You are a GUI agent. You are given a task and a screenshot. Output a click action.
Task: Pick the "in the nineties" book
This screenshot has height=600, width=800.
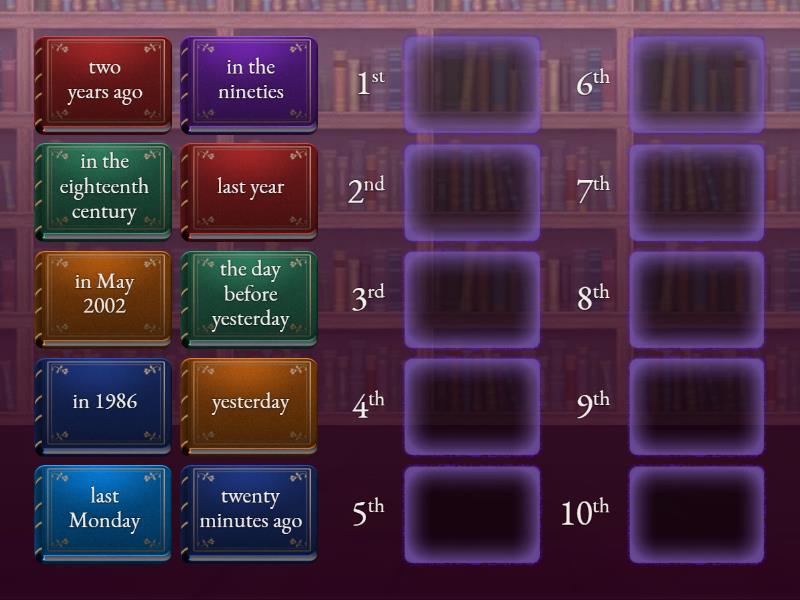point(249,84)
